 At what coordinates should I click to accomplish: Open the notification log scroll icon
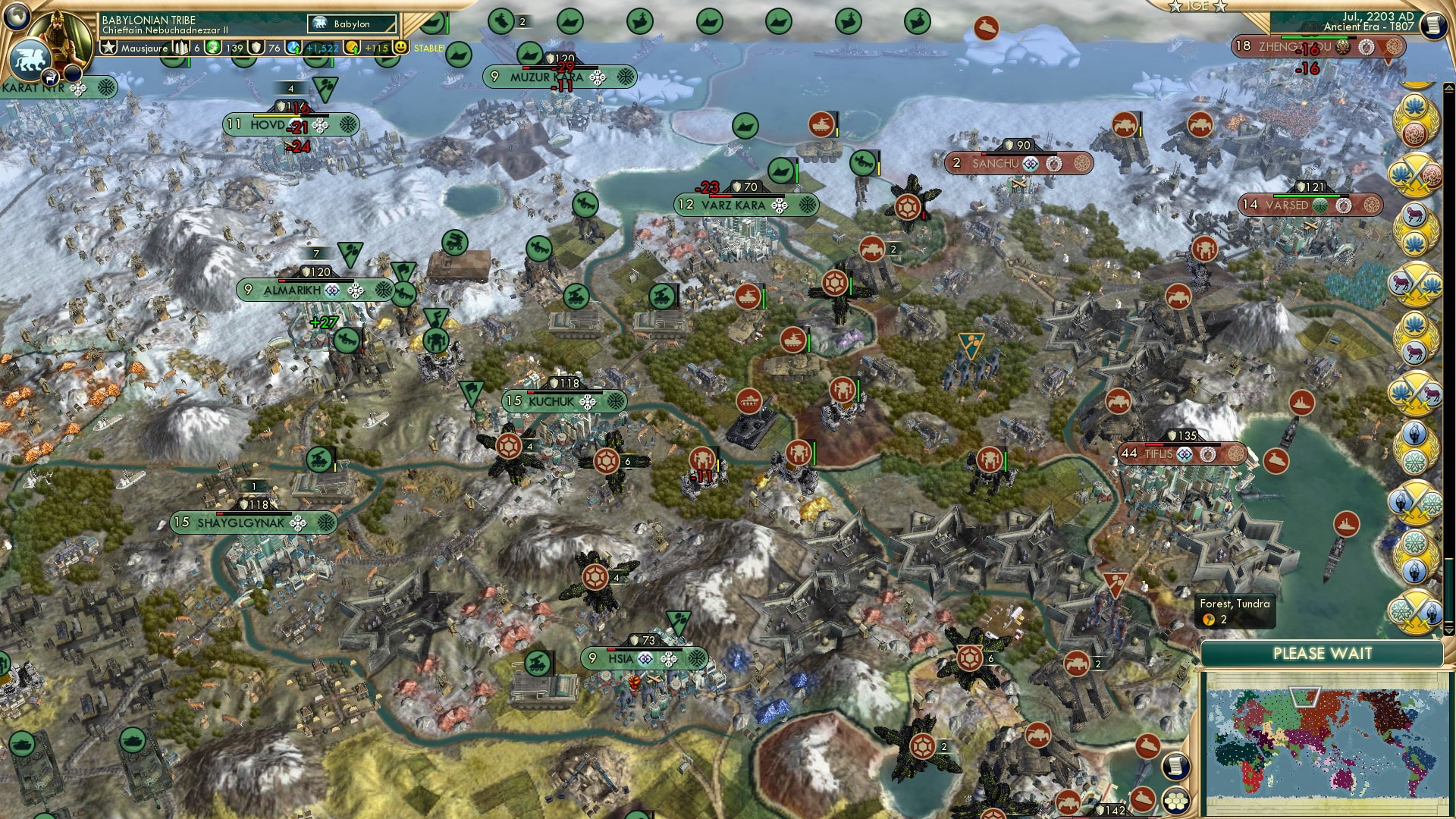click(x=1433, y=26)
